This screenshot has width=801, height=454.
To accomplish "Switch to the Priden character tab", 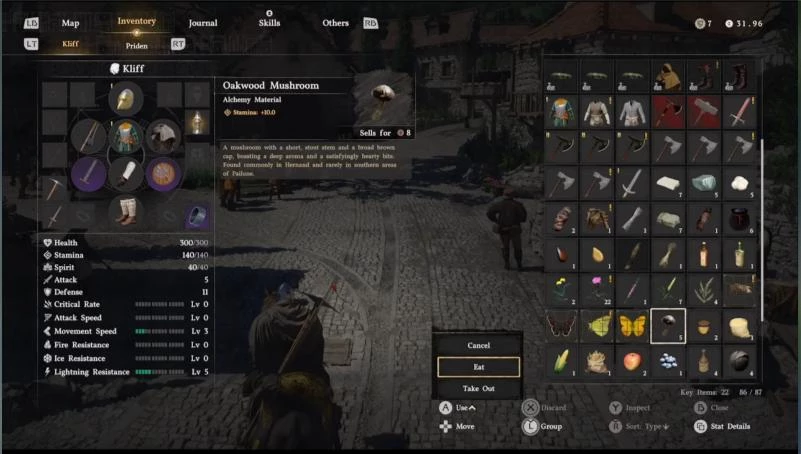I will 137,45.
